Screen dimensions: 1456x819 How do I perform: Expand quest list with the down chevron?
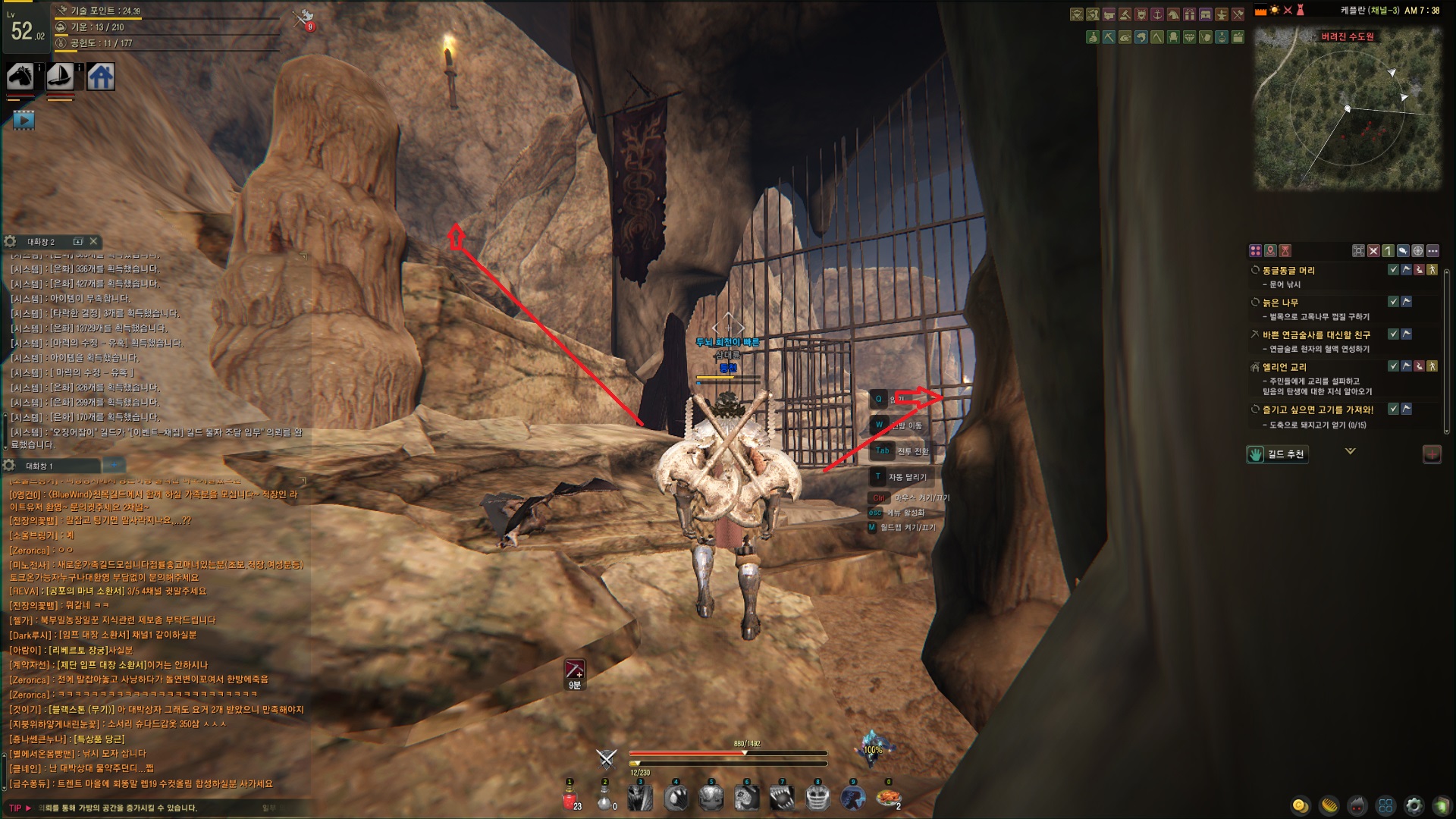1350,451
